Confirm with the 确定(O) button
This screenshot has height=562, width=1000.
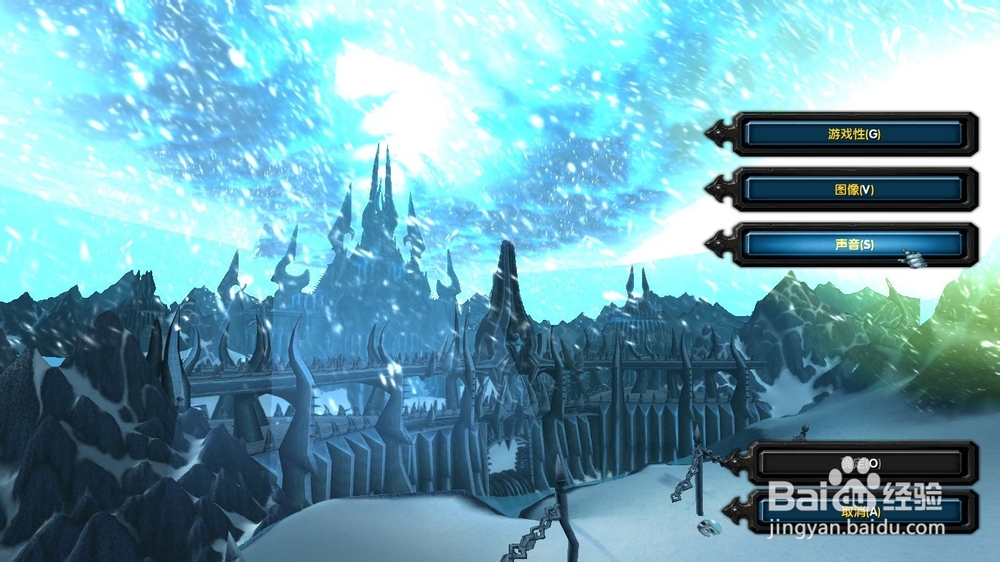click(860, 463)
